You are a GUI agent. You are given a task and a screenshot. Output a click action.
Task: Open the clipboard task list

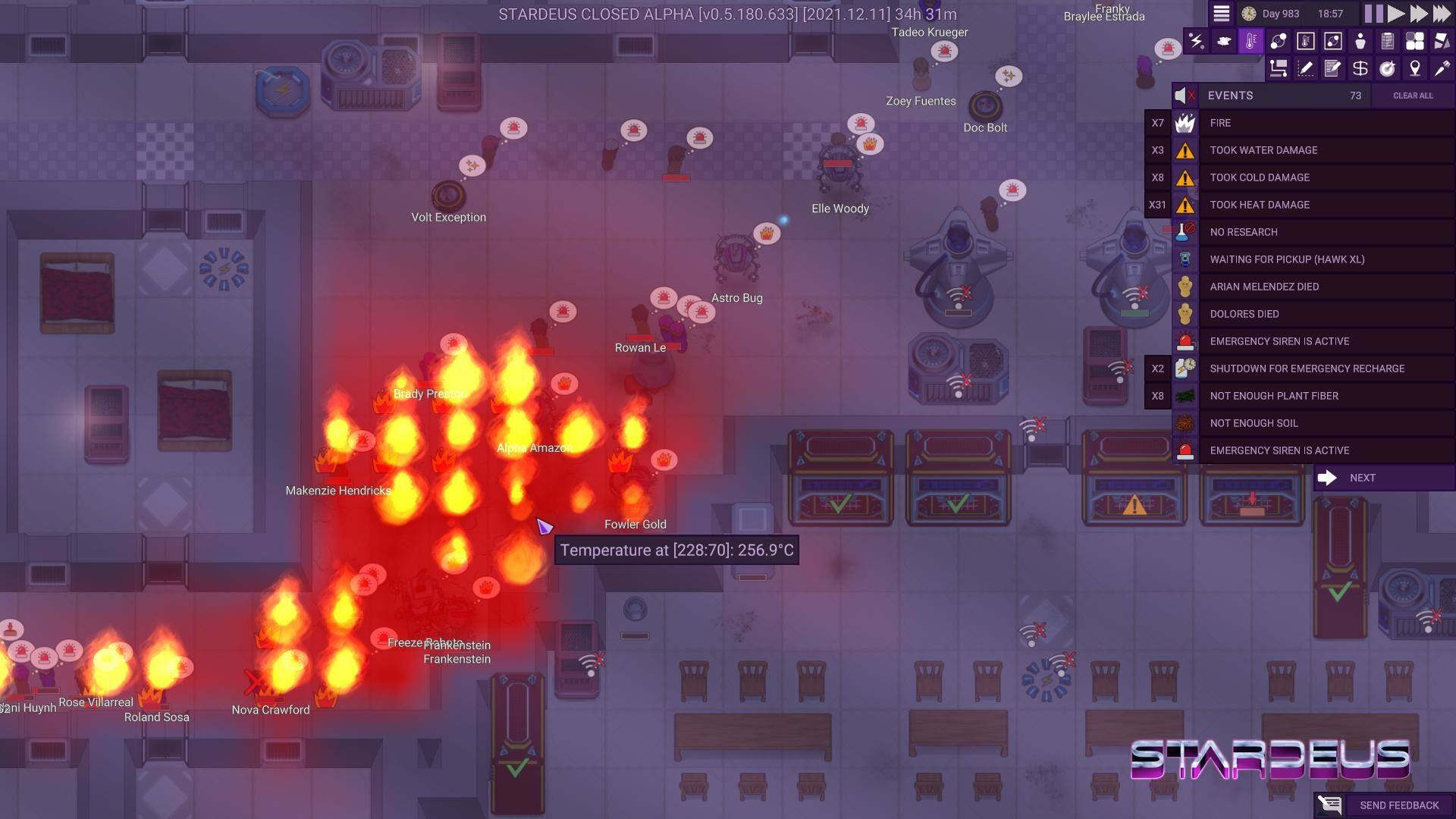click(x=1388, y=41)
